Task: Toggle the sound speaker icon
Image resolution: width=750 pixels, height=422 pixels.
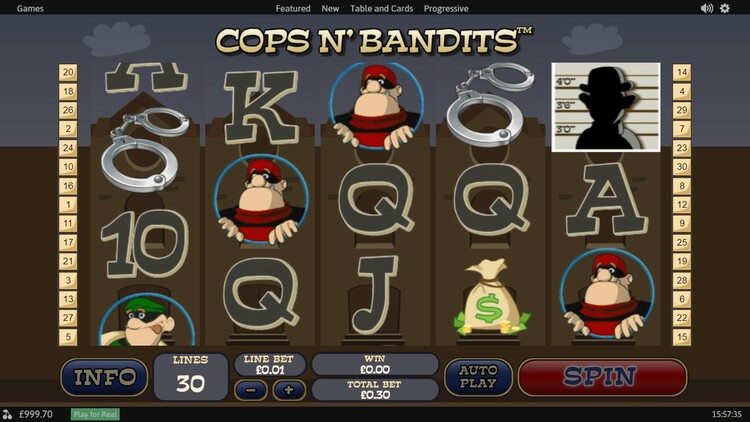Action: pyautogui.click(x=707, y=8)
